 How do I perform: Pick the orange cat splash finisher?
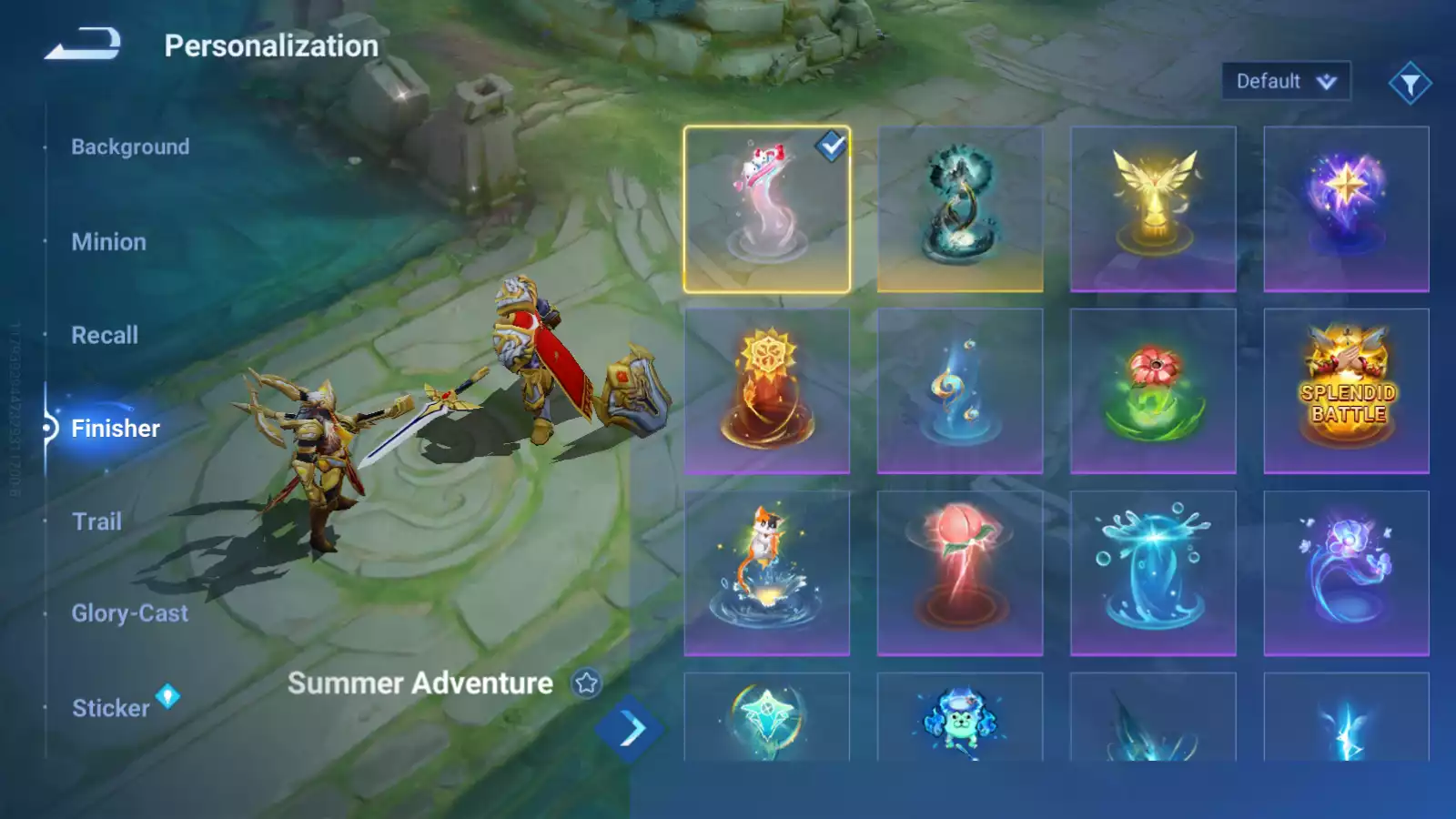pos(766,573)
